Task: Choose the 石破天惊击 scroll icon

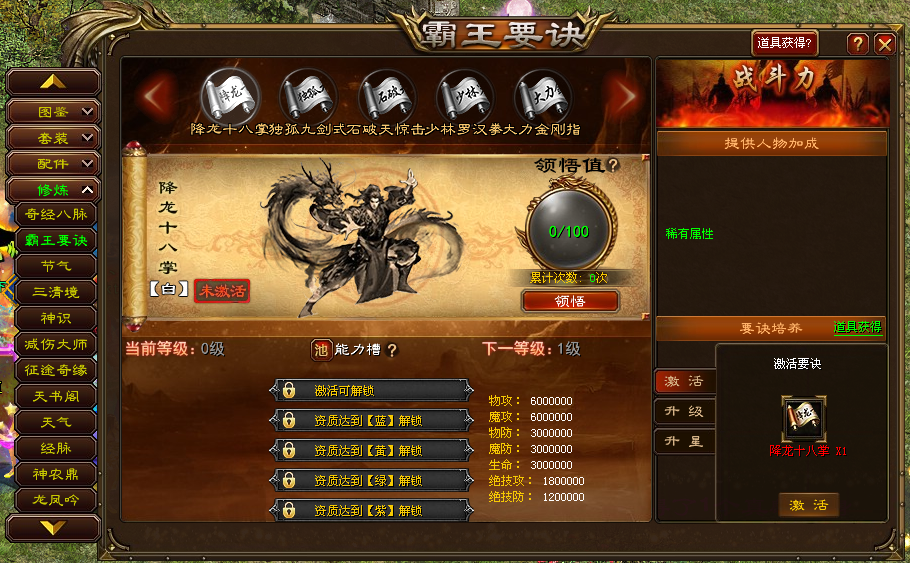Action: click(x=386, y=96)
